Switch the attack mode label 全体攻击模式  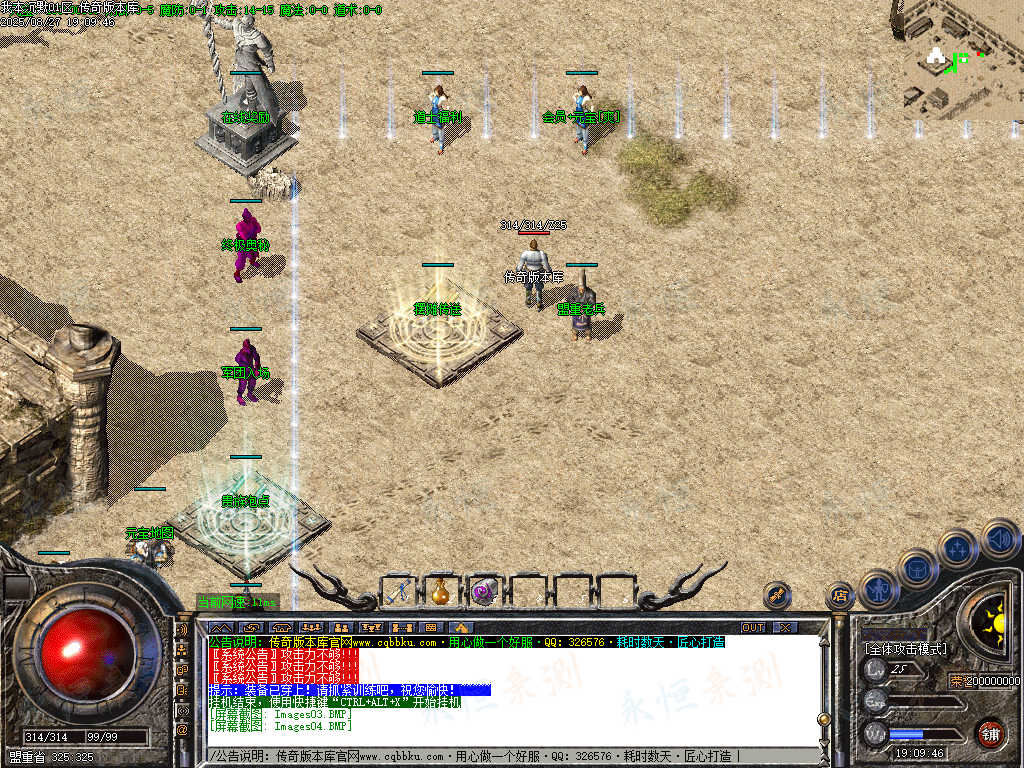click(906, 649)
